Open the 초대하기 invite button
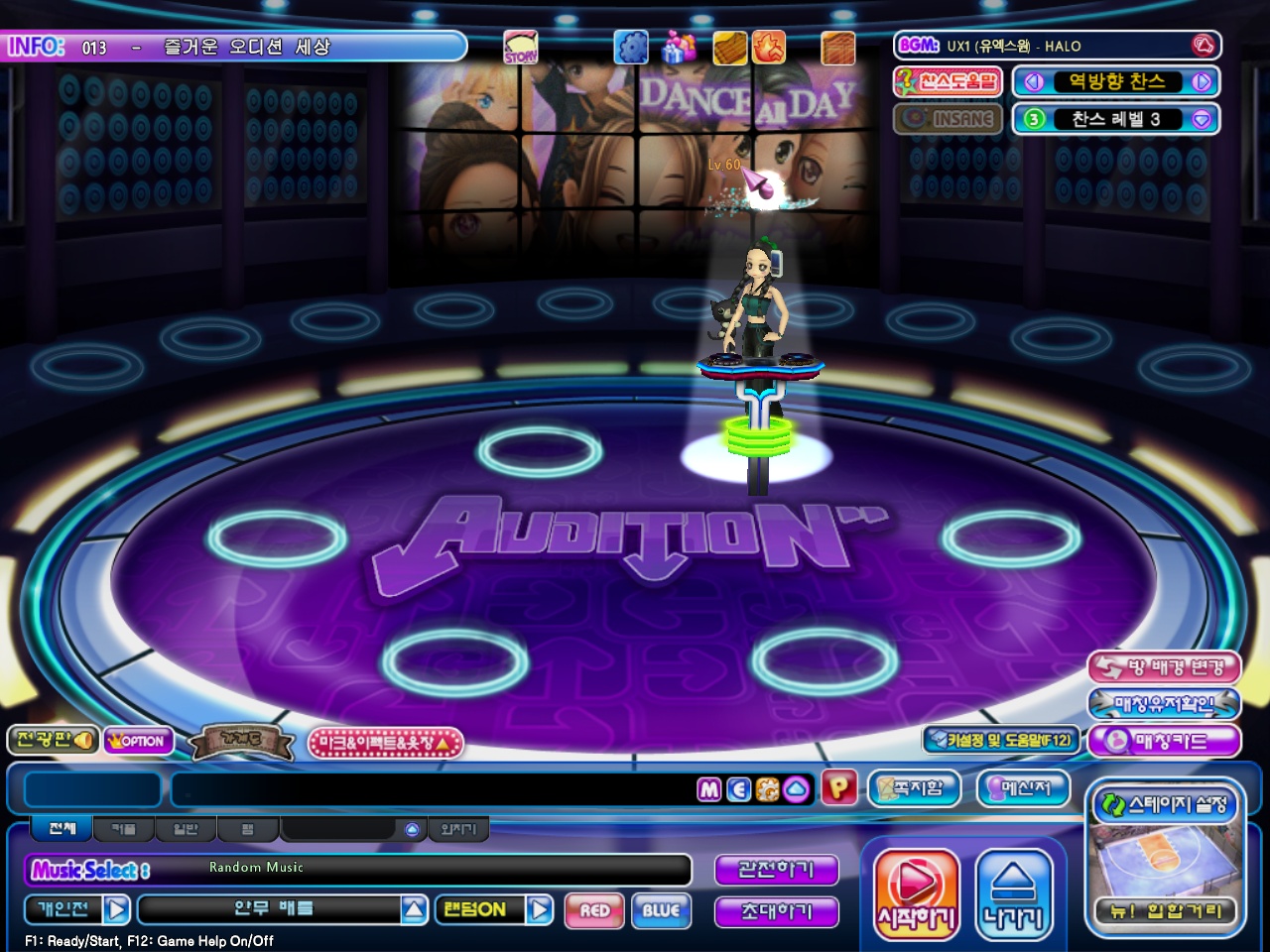The height and width of the screenshot is (952, 1270). coord(776,911)
